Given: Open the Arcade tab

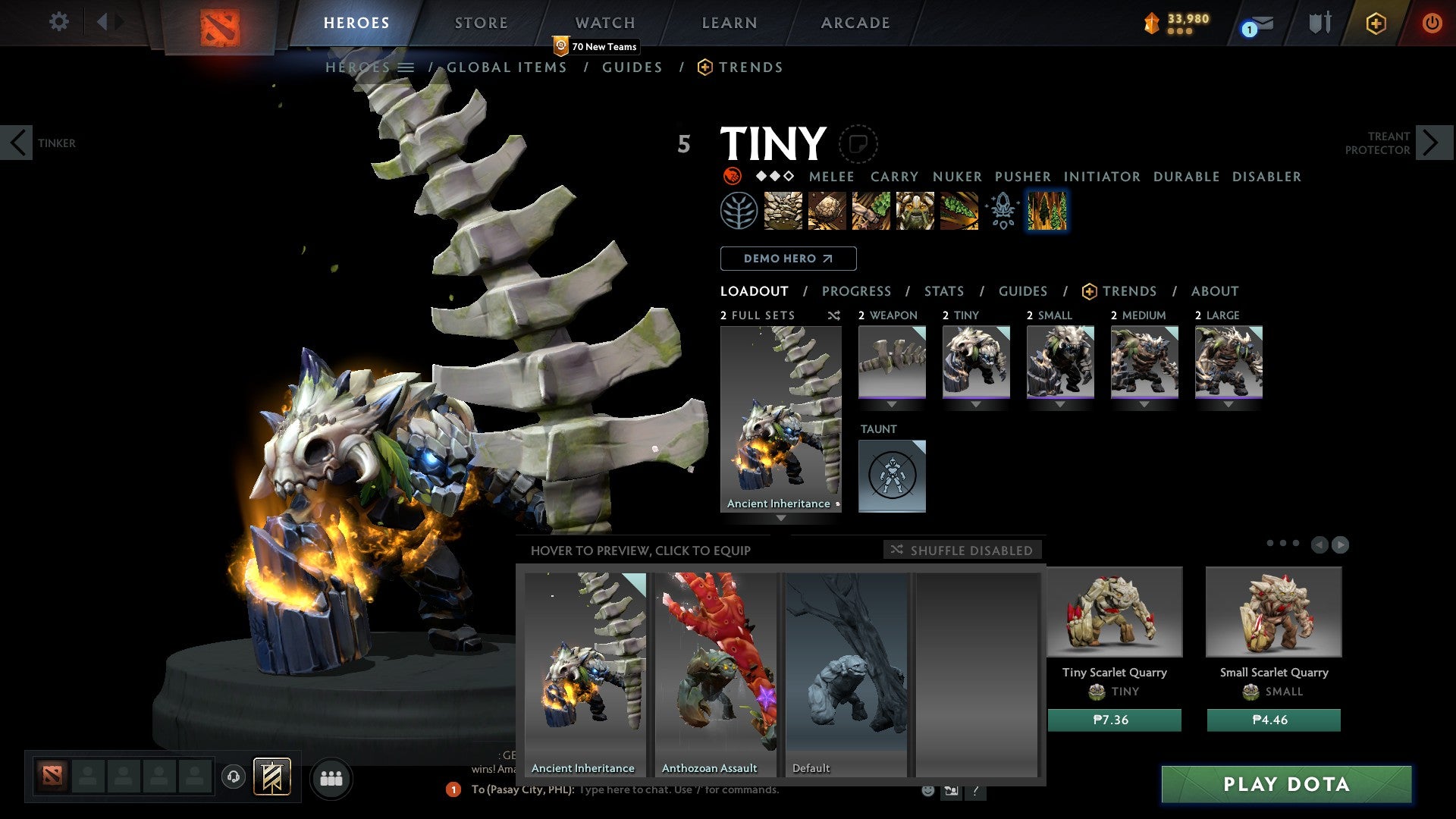Looking at the screenshot, I should tap(855, 23).
